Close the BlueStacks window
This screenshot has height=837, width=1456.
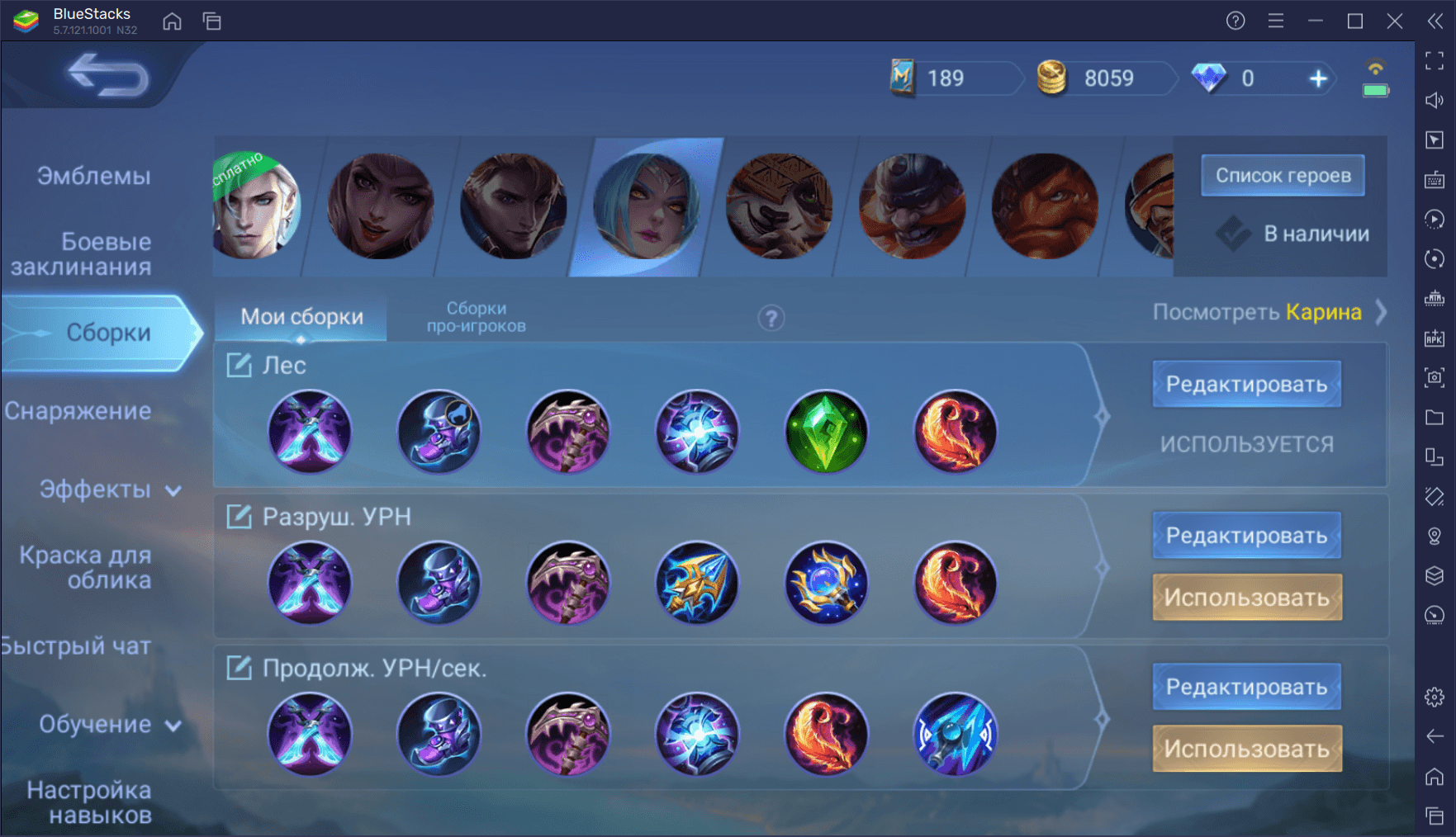click(1395, 21)
